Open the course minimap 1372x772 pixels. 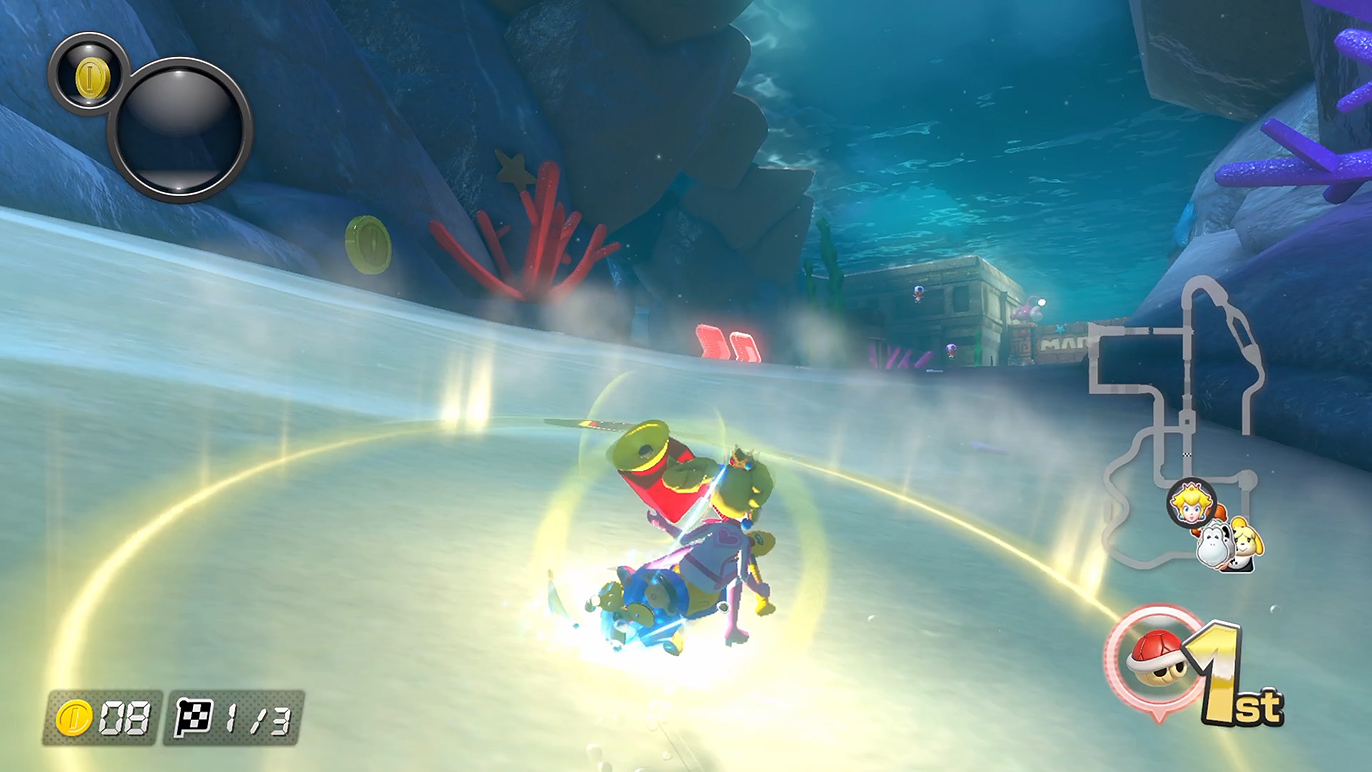tap(1178, 420)
